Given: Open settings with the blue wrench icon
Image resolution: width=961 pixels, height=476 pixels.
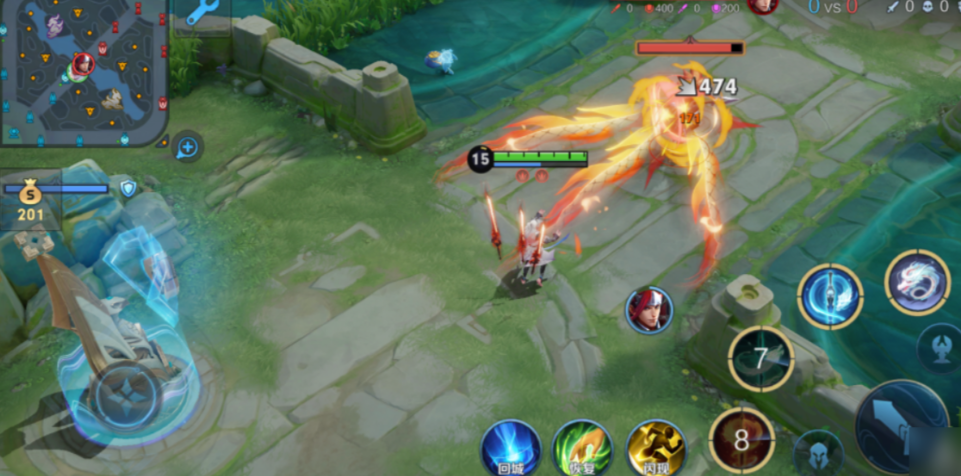Looking at the screenshot, I should (203, 13).
